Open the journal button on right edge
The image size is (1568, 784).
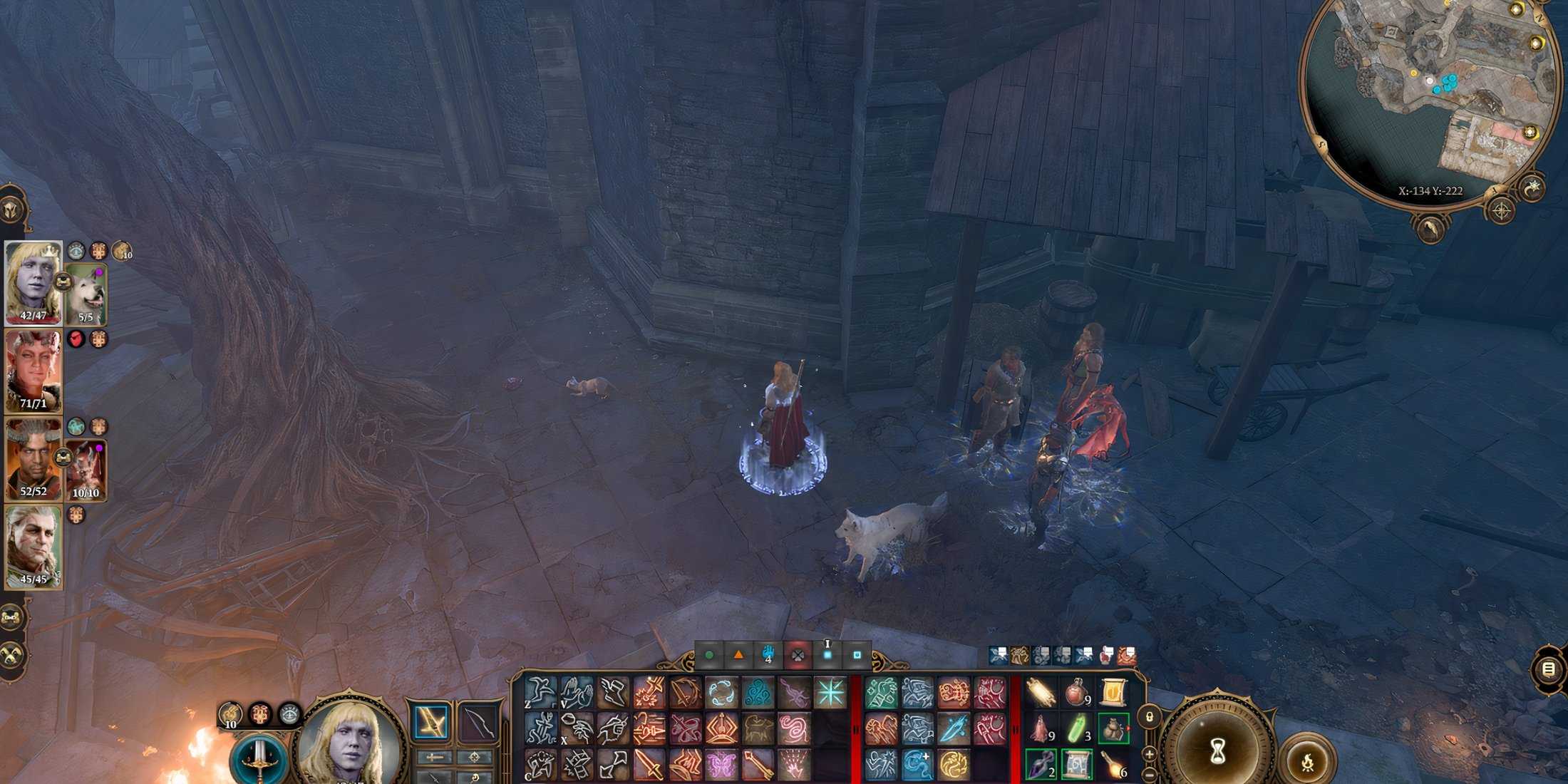(x=1549, y=669)
